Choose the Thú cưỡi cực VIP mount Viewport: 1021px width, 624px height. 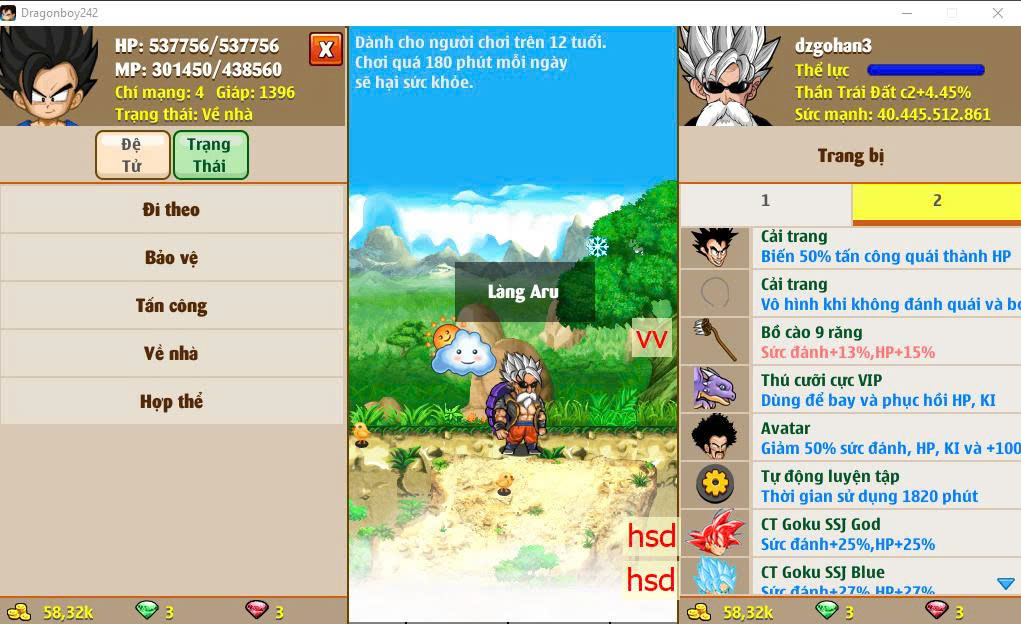[850, 390]
